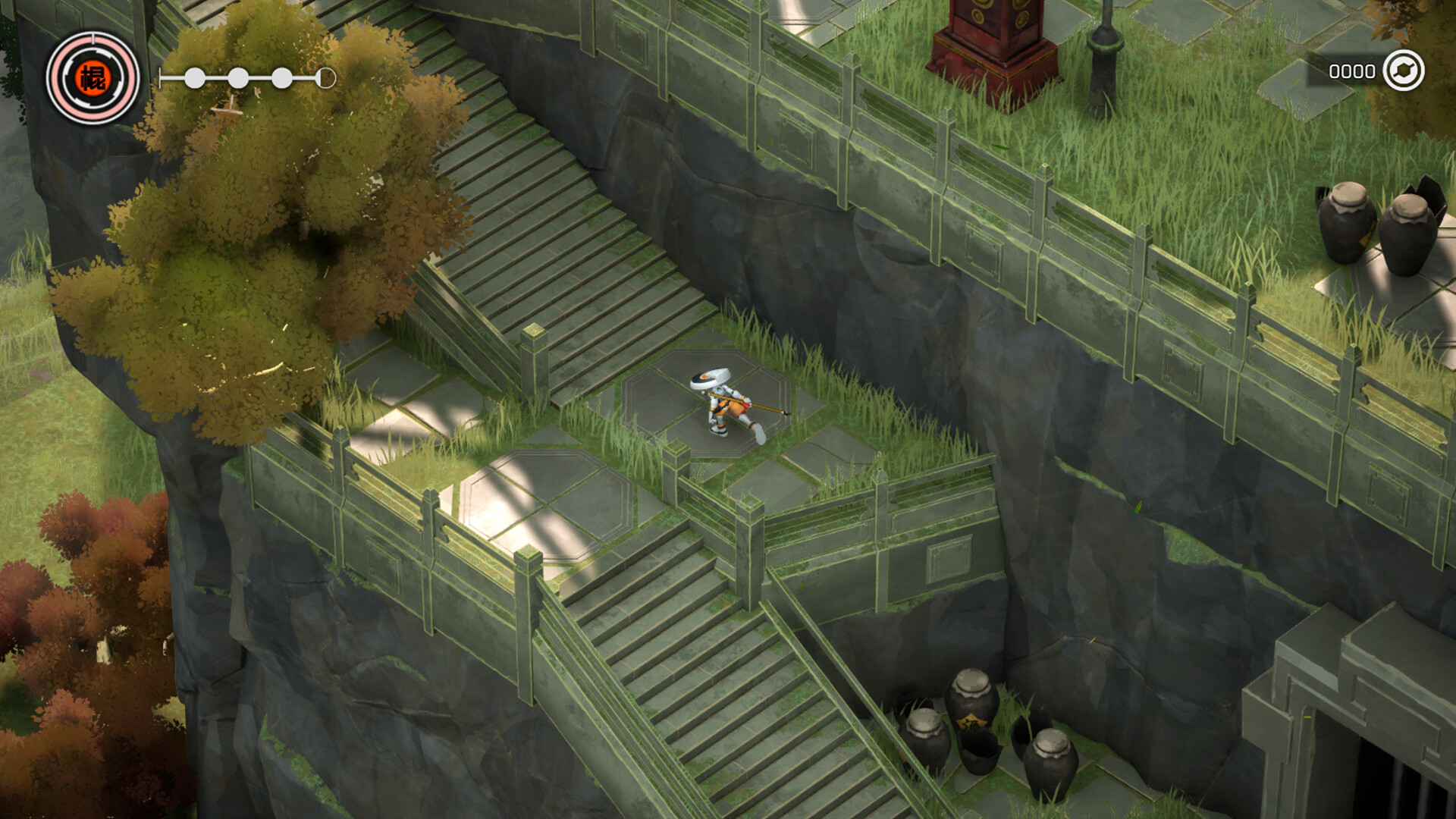
Task: Select the 棍 staff weapon icon
Action: point(94,78)
